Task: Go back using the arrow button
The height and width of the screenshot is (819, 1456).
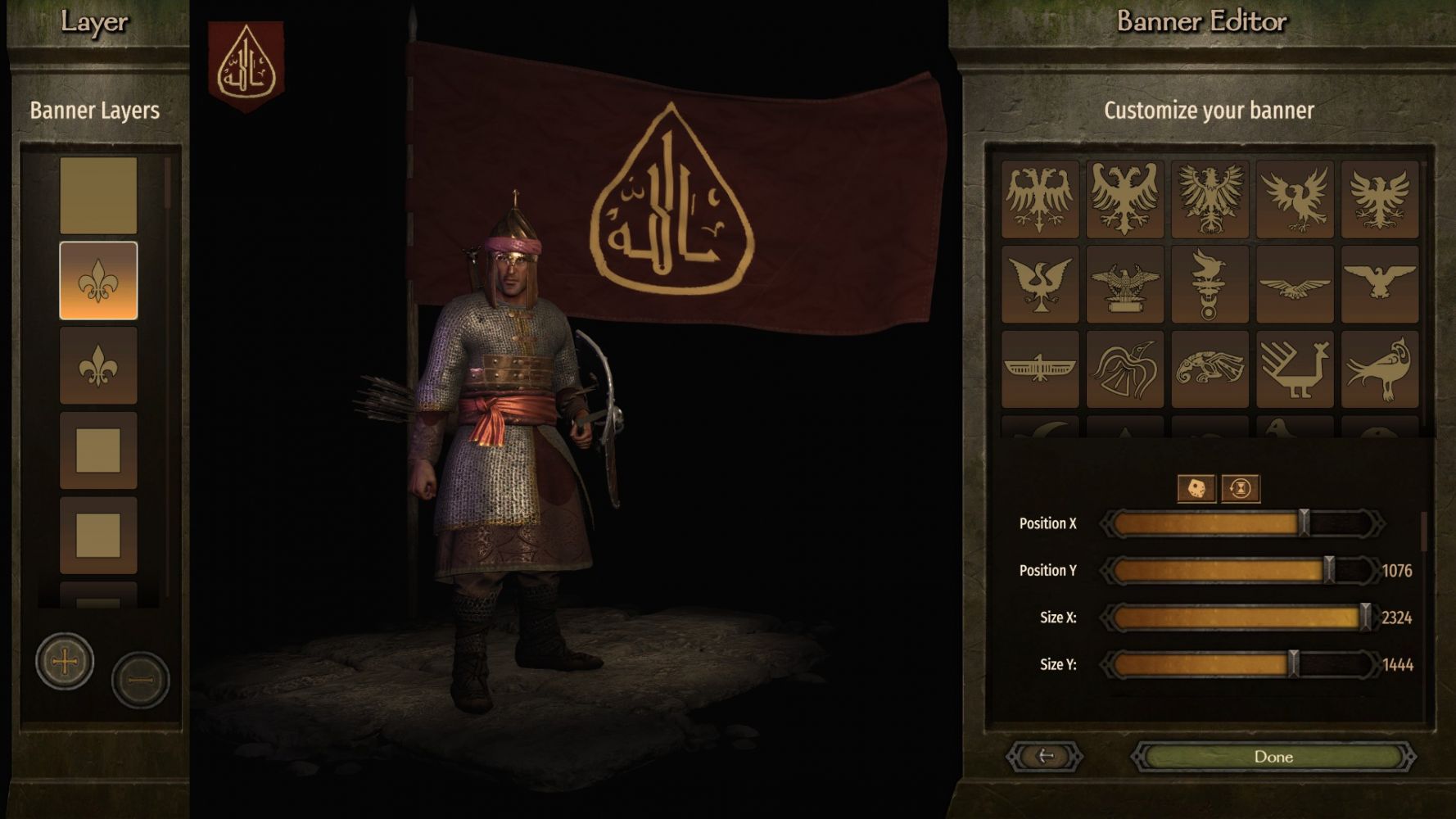Action: coord(1045,757)
